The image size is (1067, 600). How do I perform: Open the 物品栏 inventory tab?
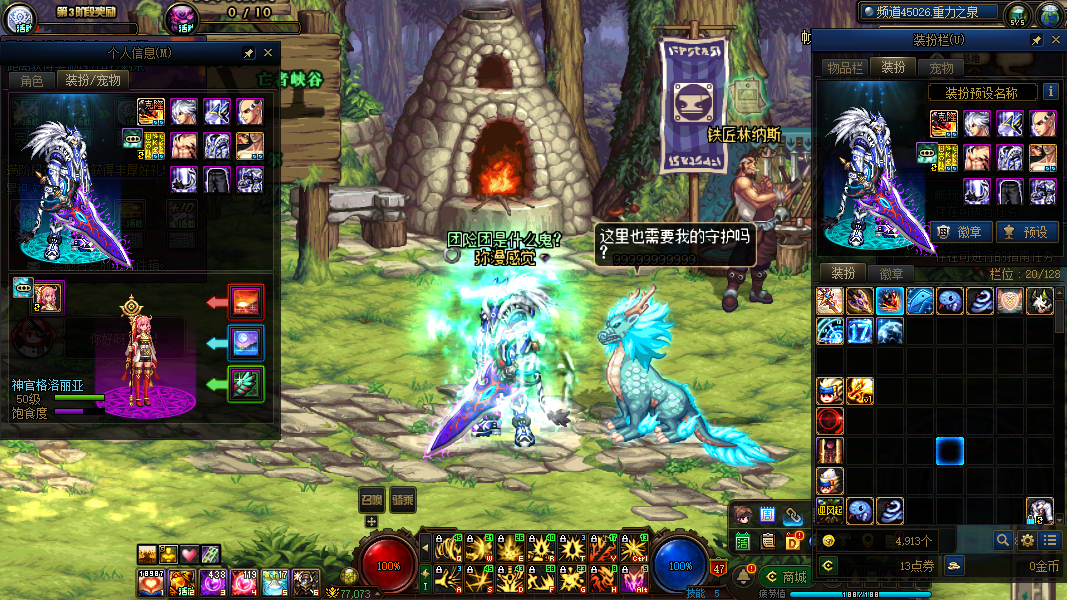[844, 68]
